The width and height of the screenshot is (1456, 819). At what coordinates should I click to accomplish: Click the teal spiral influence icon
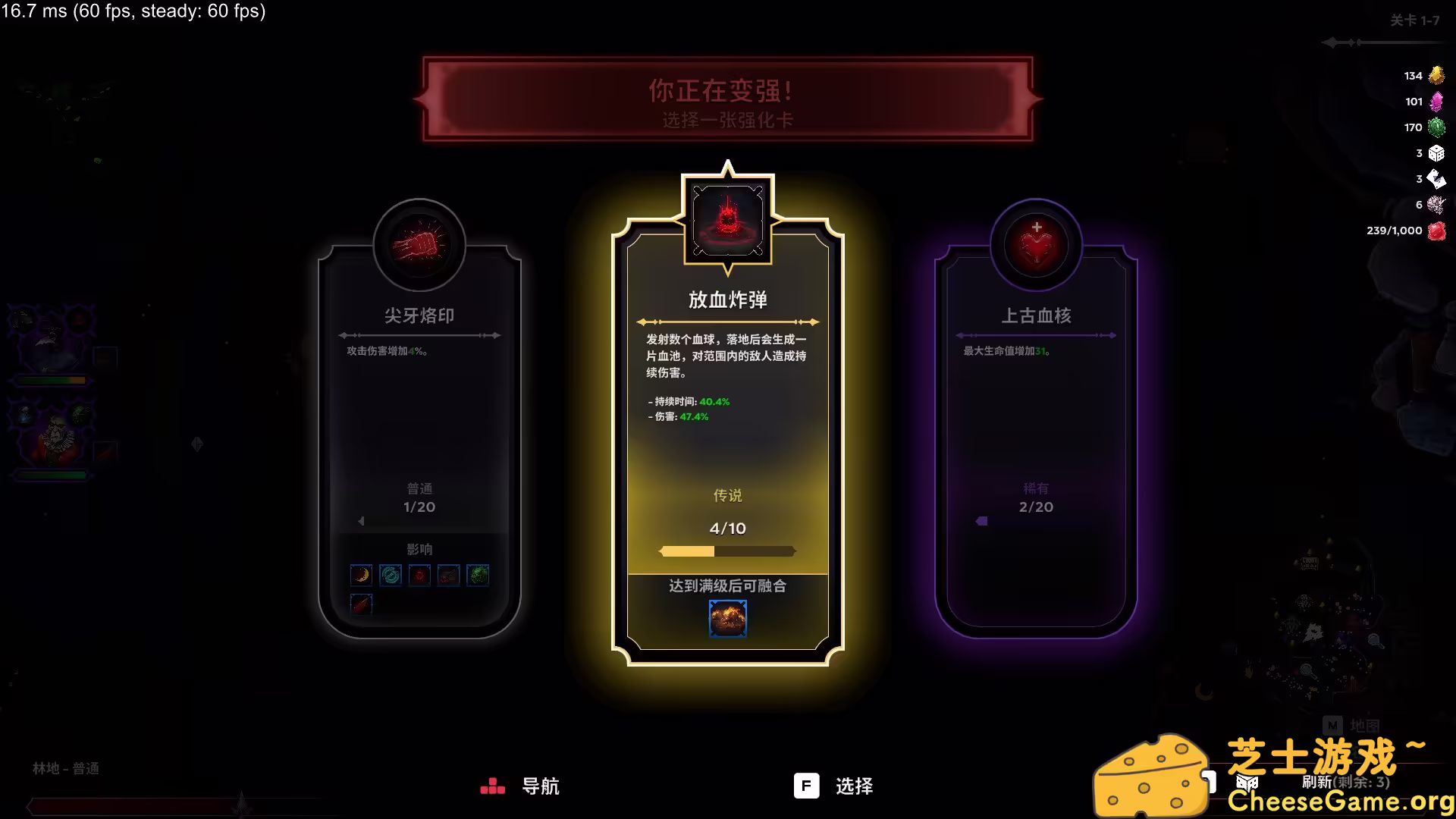[390, 575]
